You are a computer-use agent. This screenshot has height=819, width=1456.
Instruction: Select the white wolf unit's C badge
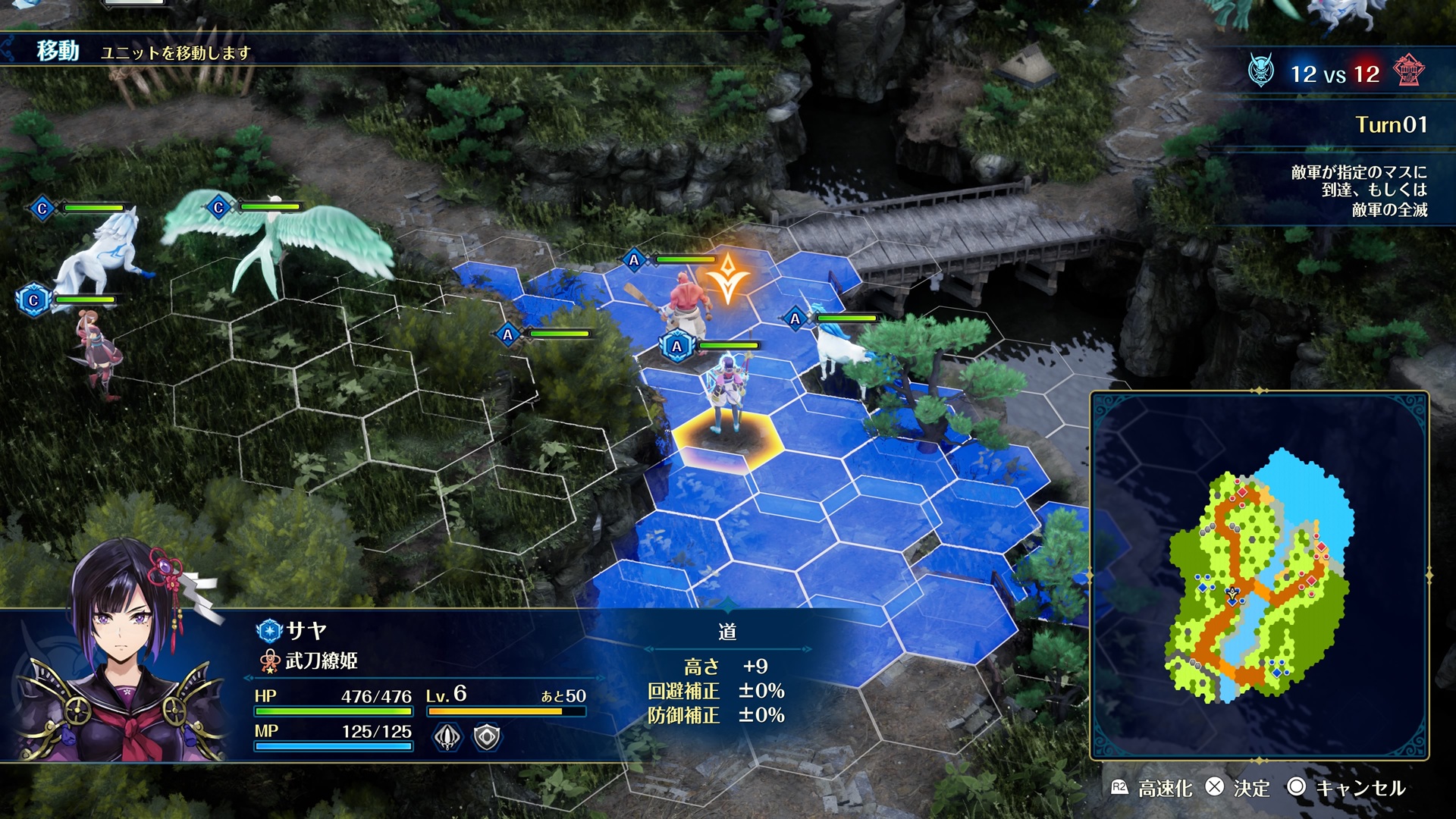tap(42, 209)
